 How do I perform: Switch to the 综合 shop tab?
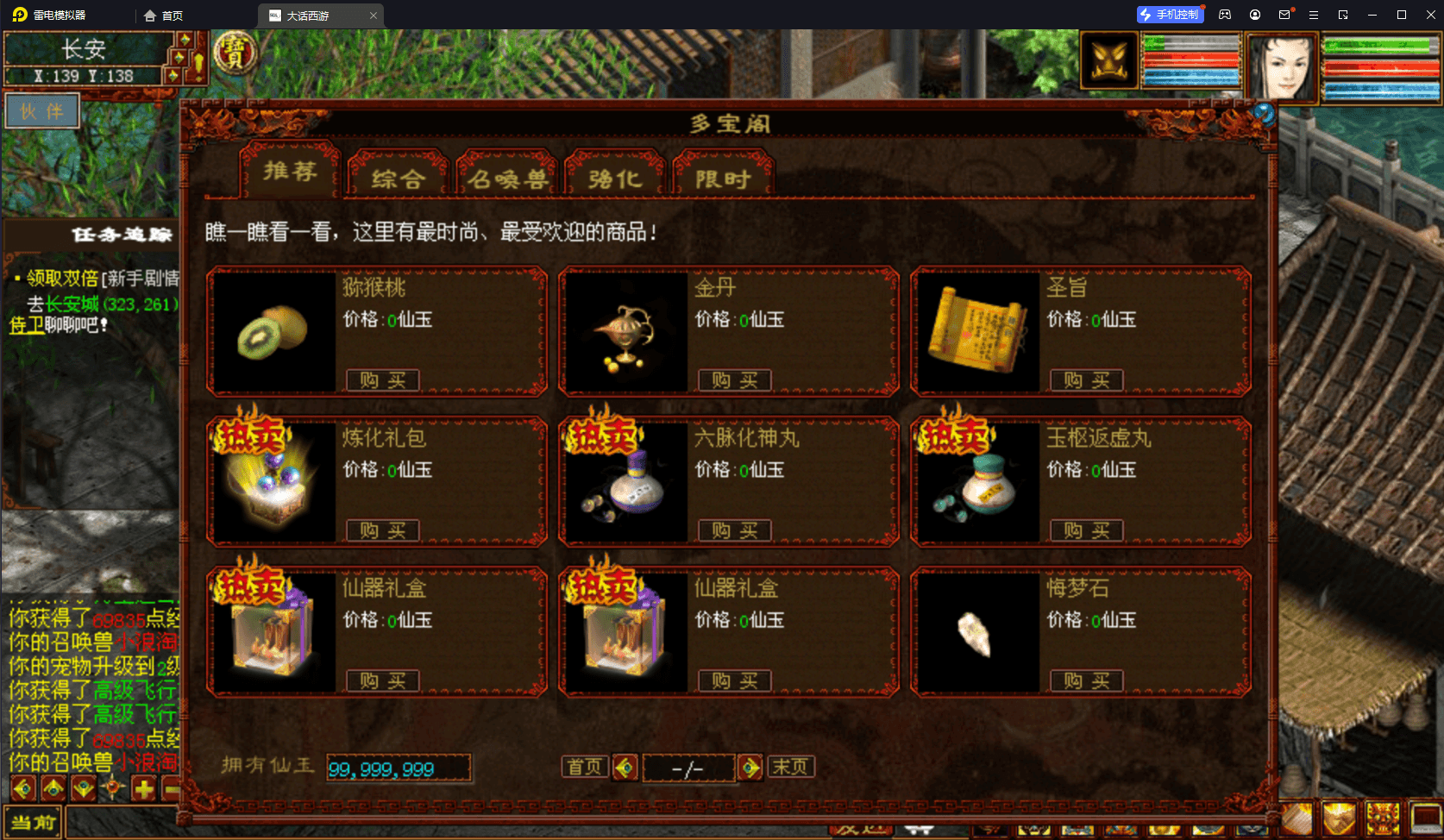coord(398,178)
